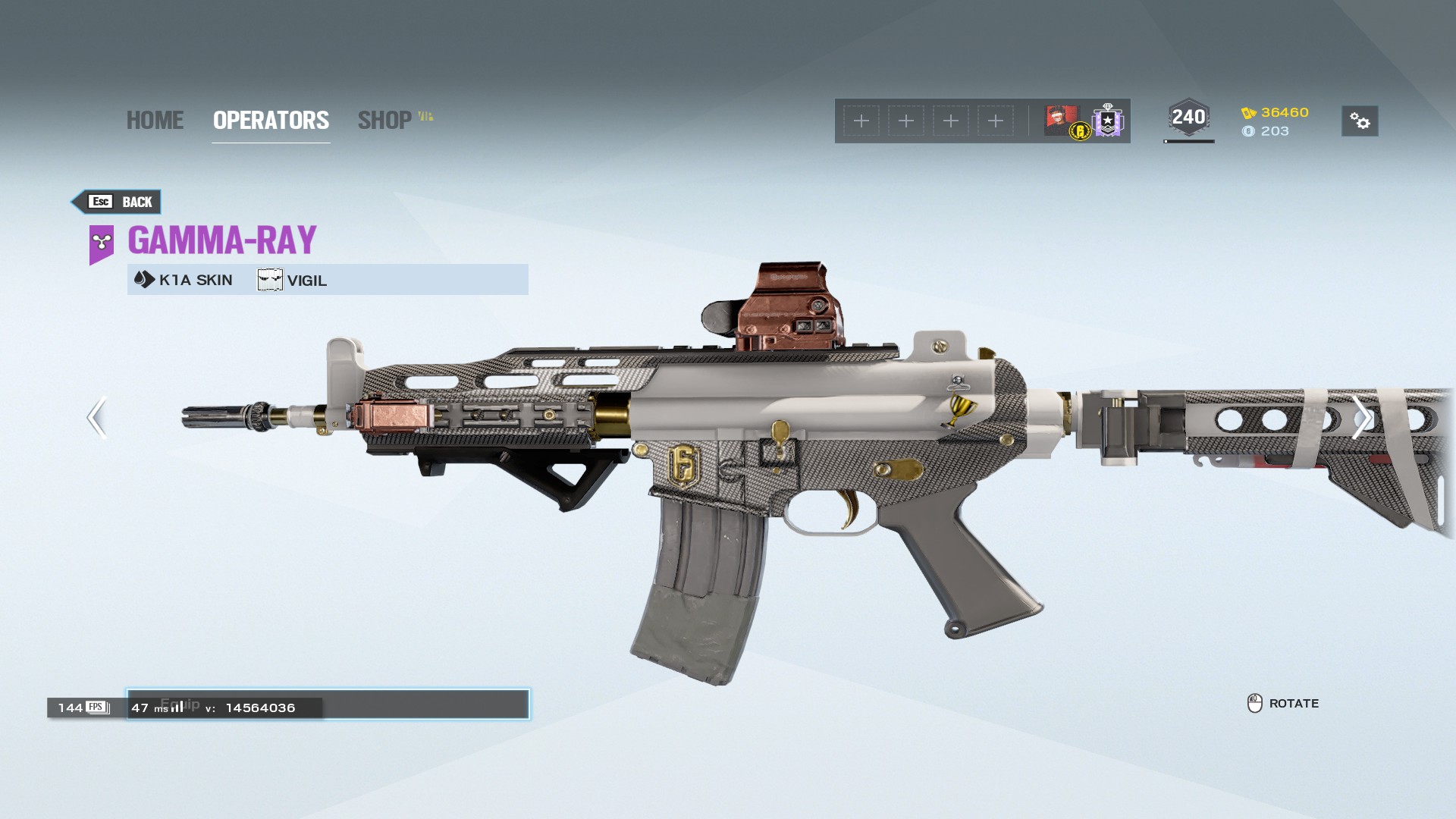Equip the Gamma-Ray skin
The image size is (1456, 819).
click(425, 704)
